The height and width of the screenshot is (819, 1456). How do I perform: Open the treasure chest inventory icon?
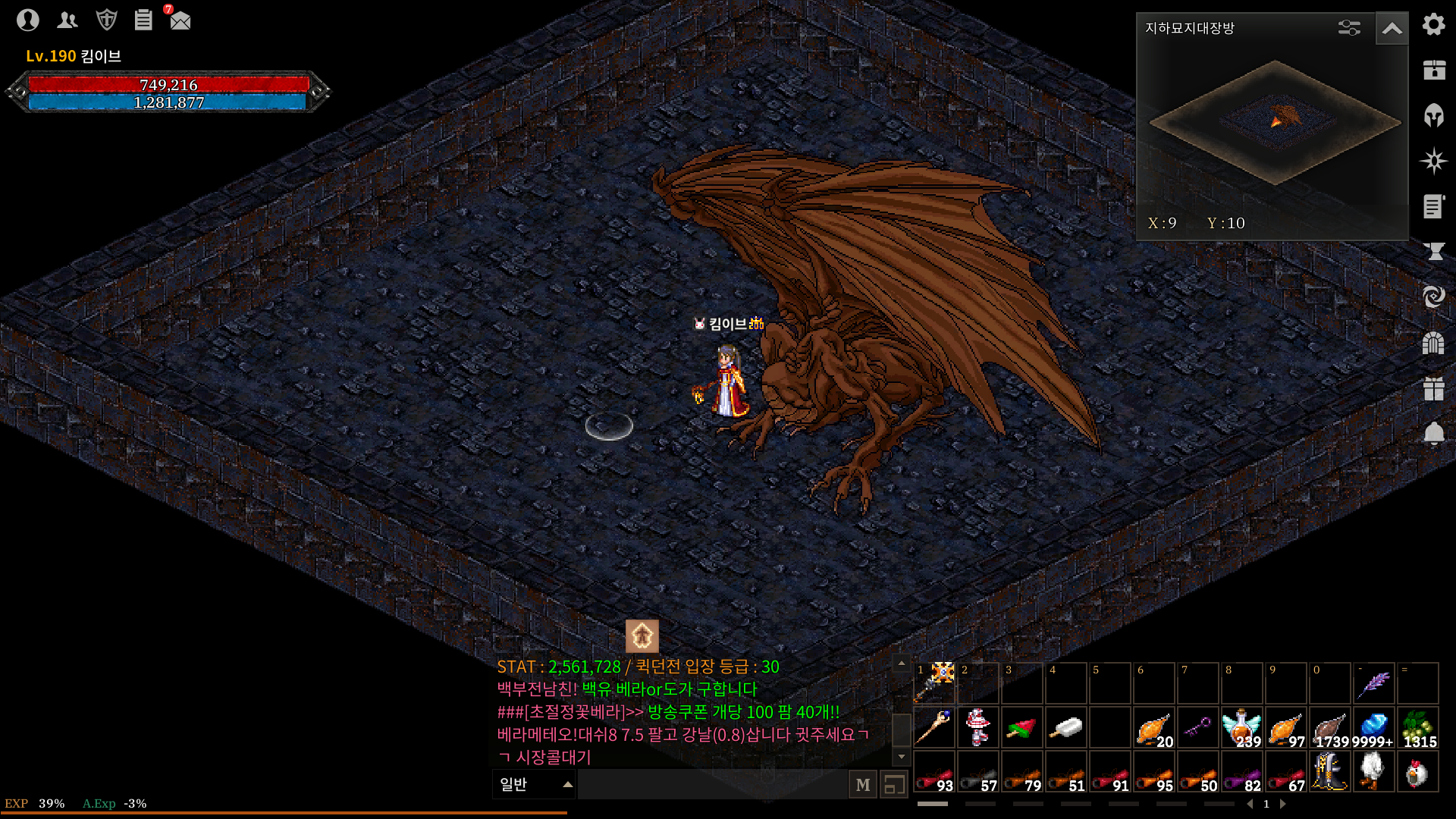pyautogui.click(x=1433, y=70)
